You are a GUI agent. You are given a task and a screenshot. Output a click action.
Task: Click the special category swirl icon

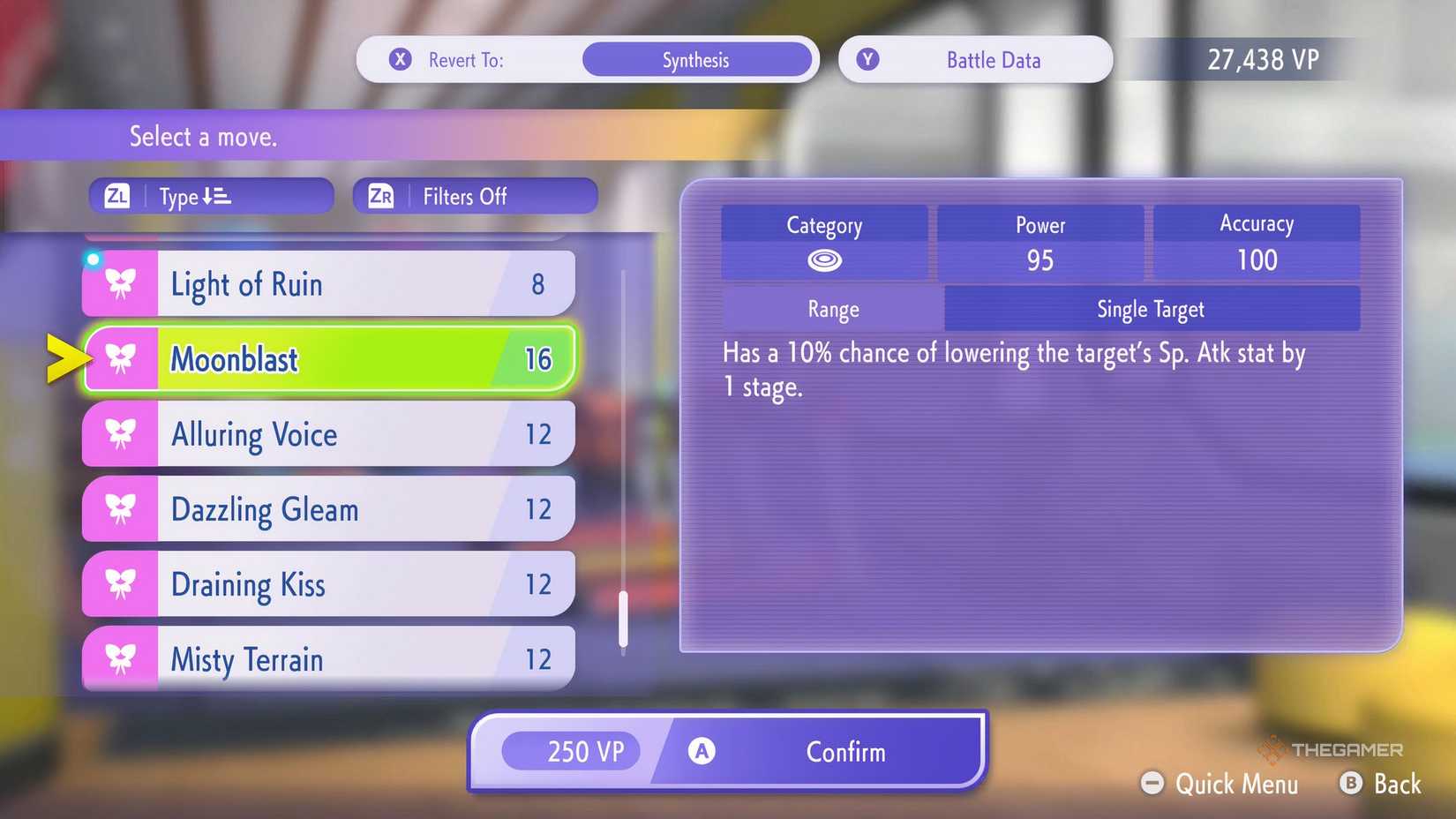point(824,259)
